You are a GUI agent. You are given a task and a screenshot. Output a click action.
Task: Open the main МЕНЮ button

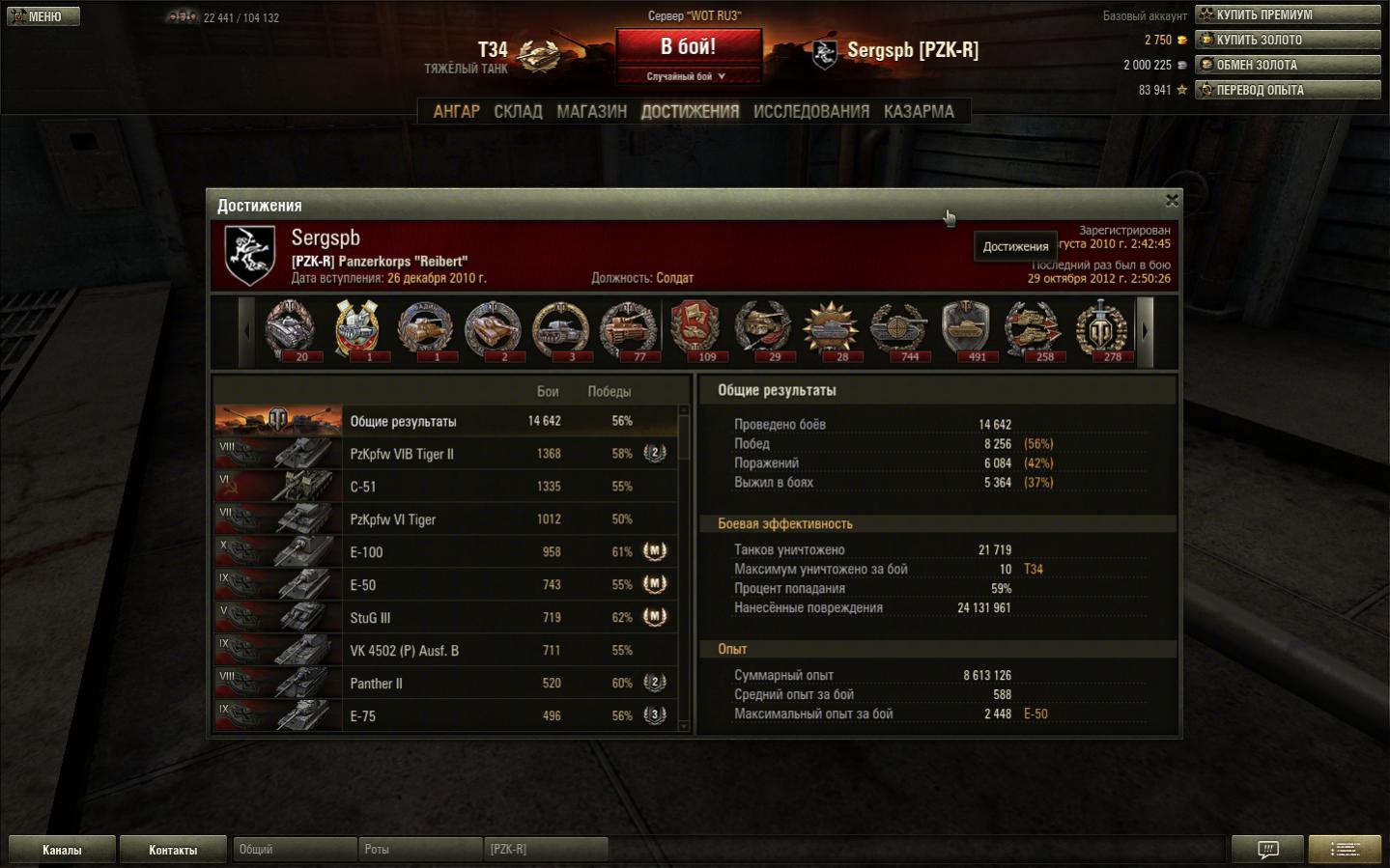tap(43, 16)
